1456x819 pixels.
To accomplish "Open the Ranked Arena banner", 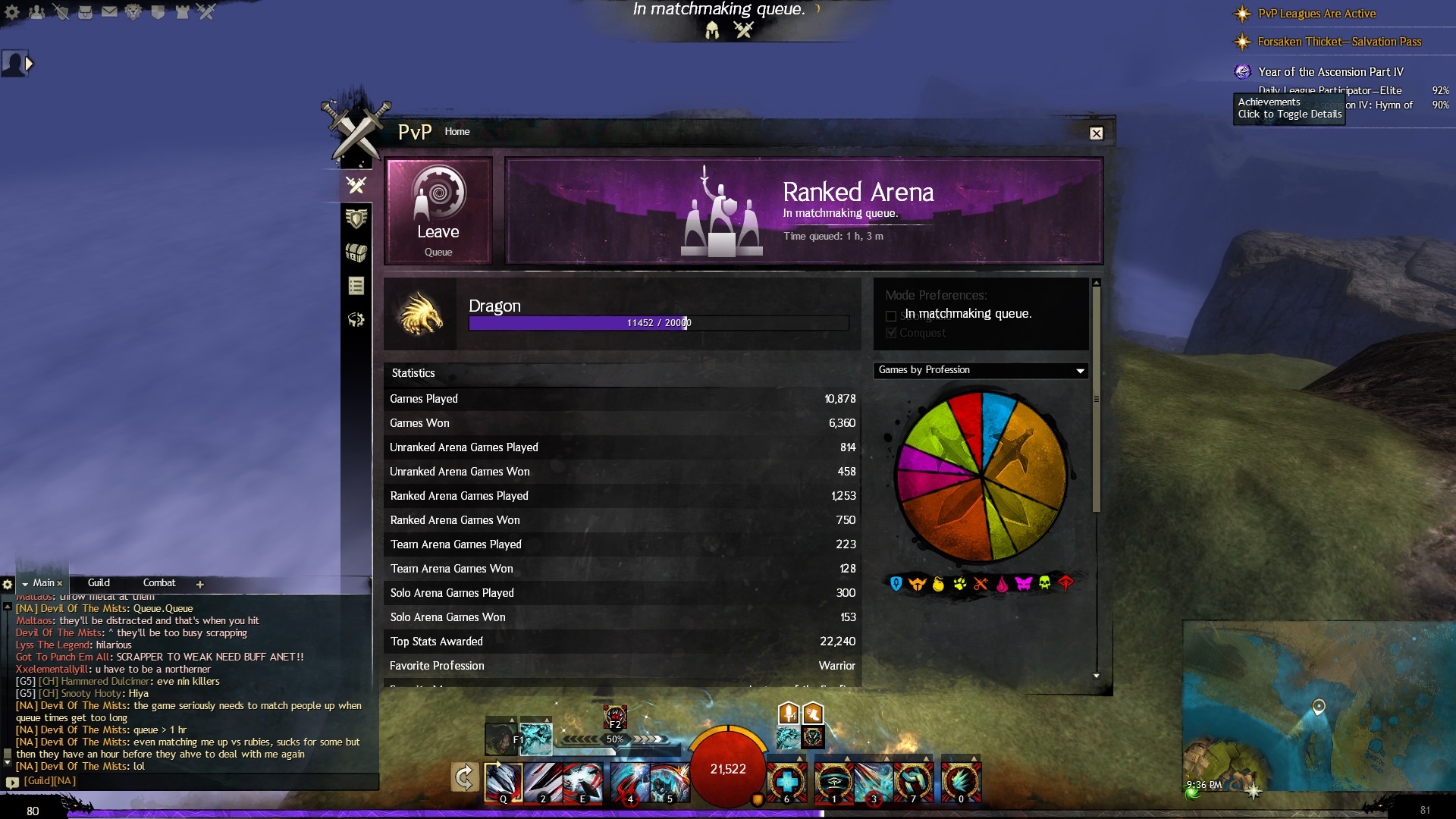I will coord(804,211).
